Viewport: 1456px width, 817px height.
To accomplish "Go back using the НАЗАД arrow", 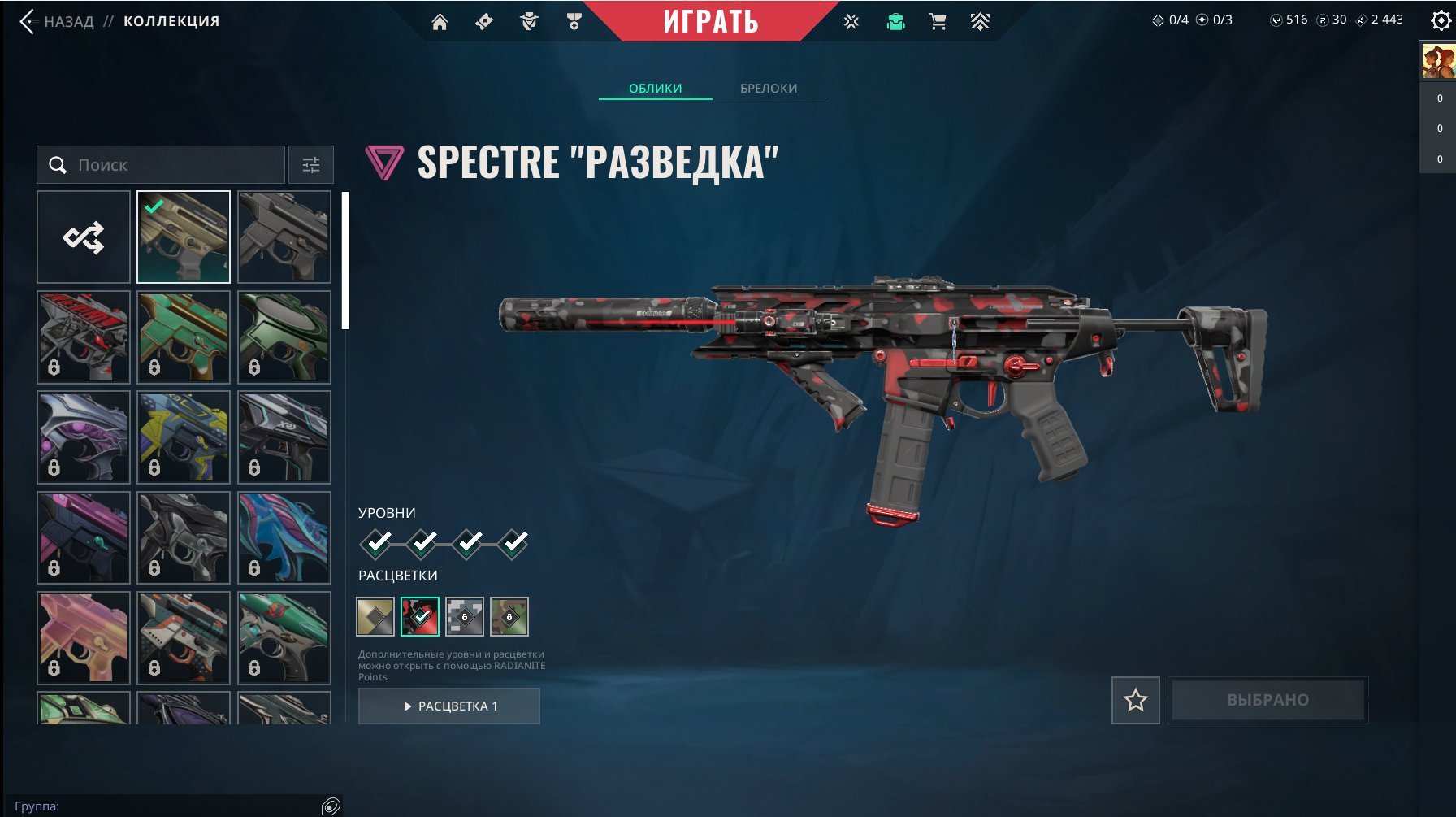I will tap(28, 21).
